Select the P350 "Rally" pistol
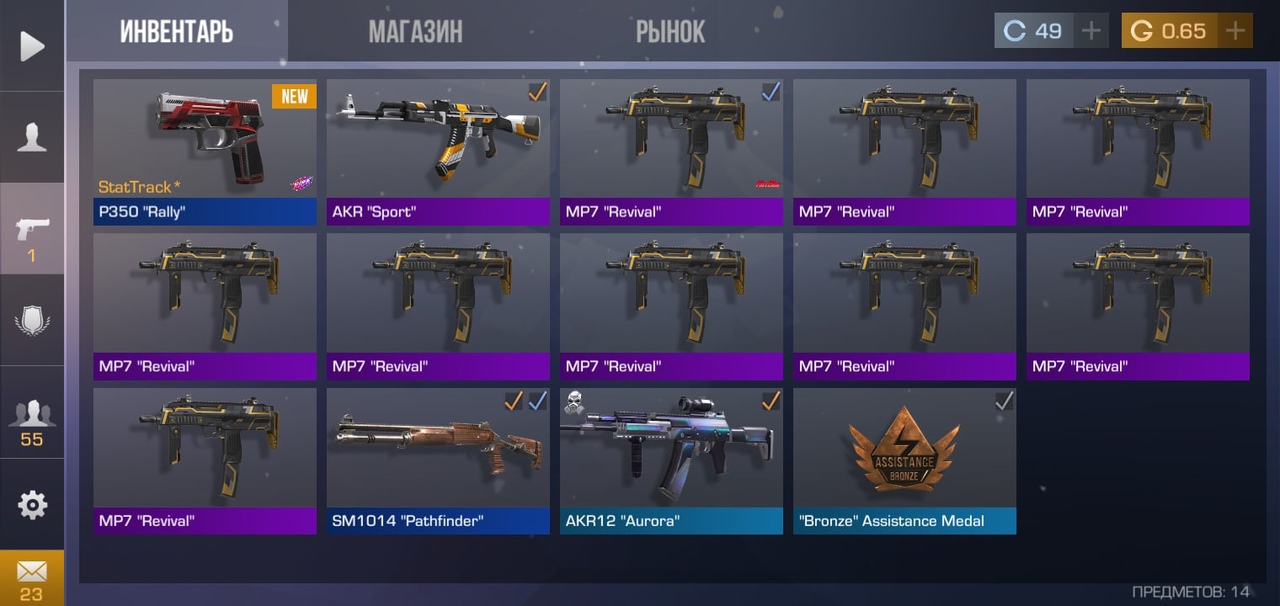Viewport: 1280px width, 606px height. 205,152
